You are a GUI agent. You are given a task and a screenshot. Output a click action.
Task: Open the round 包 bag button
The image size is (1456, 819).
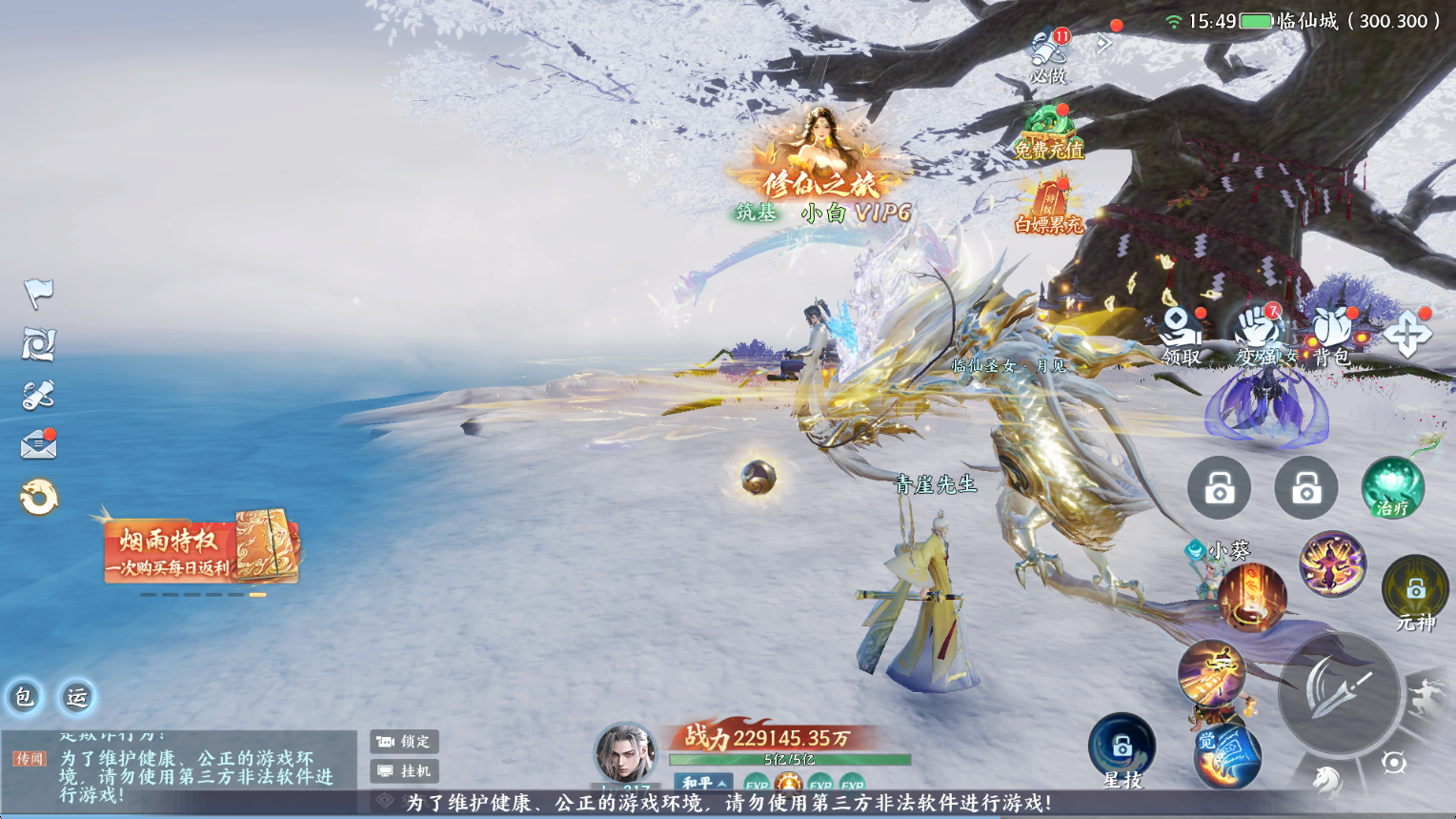(x=24, y=697)
